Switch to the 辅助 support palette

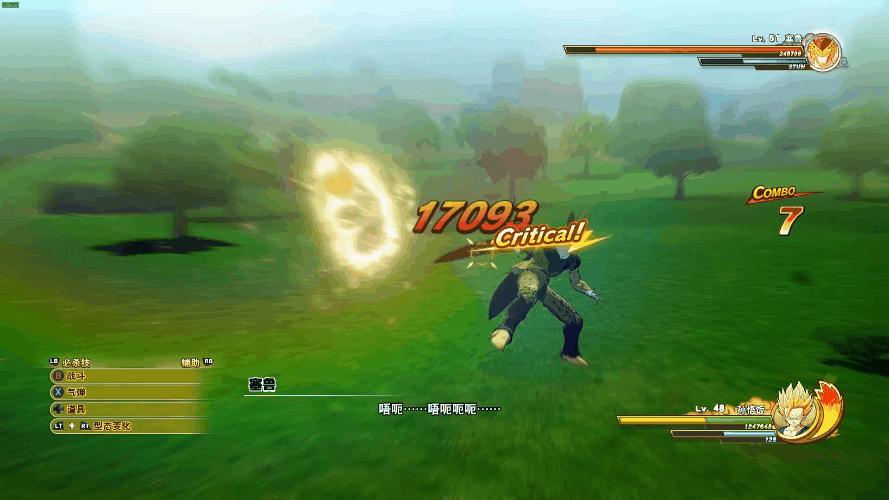(190, 361)
